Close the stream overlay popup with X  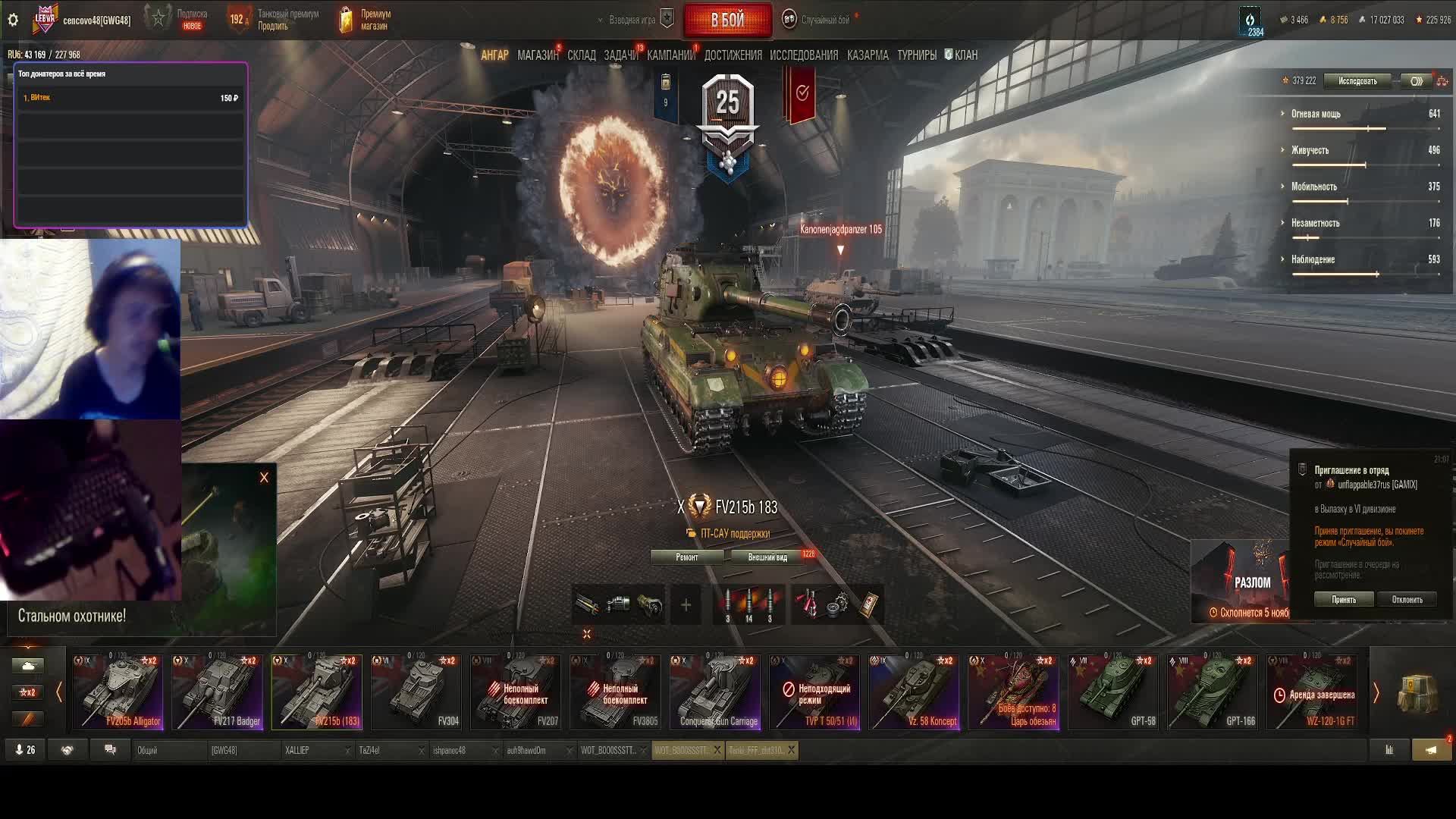click(264, 478)
